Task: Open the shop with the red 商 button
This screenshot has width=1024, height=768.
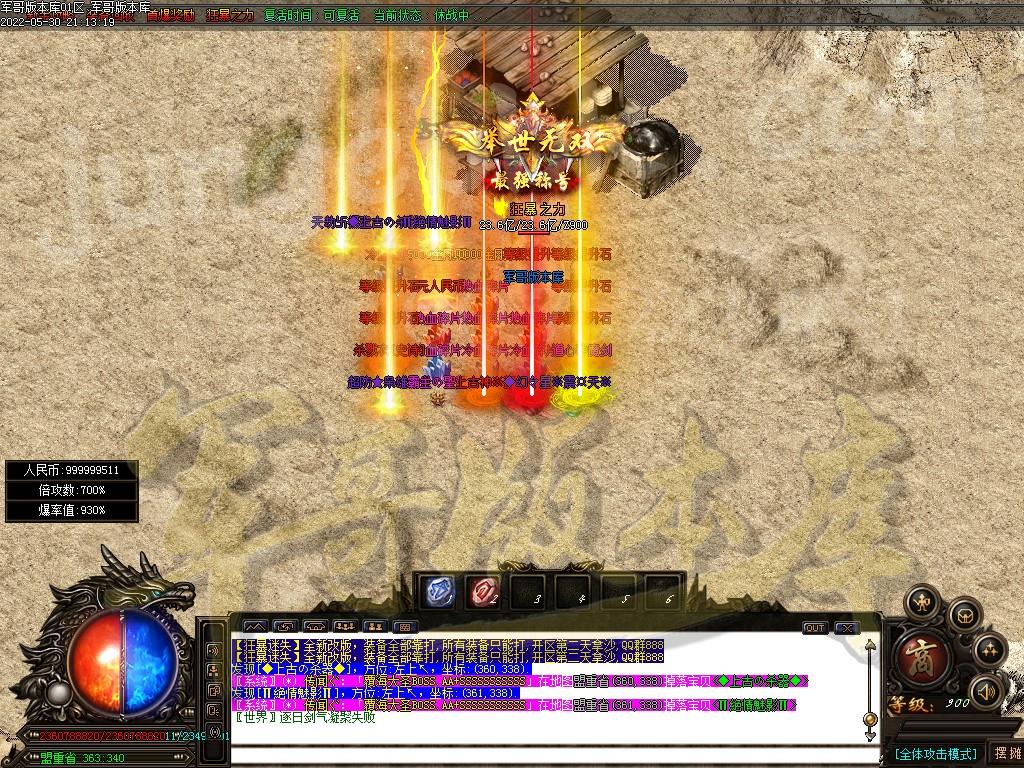Action: tap(914, 659)
